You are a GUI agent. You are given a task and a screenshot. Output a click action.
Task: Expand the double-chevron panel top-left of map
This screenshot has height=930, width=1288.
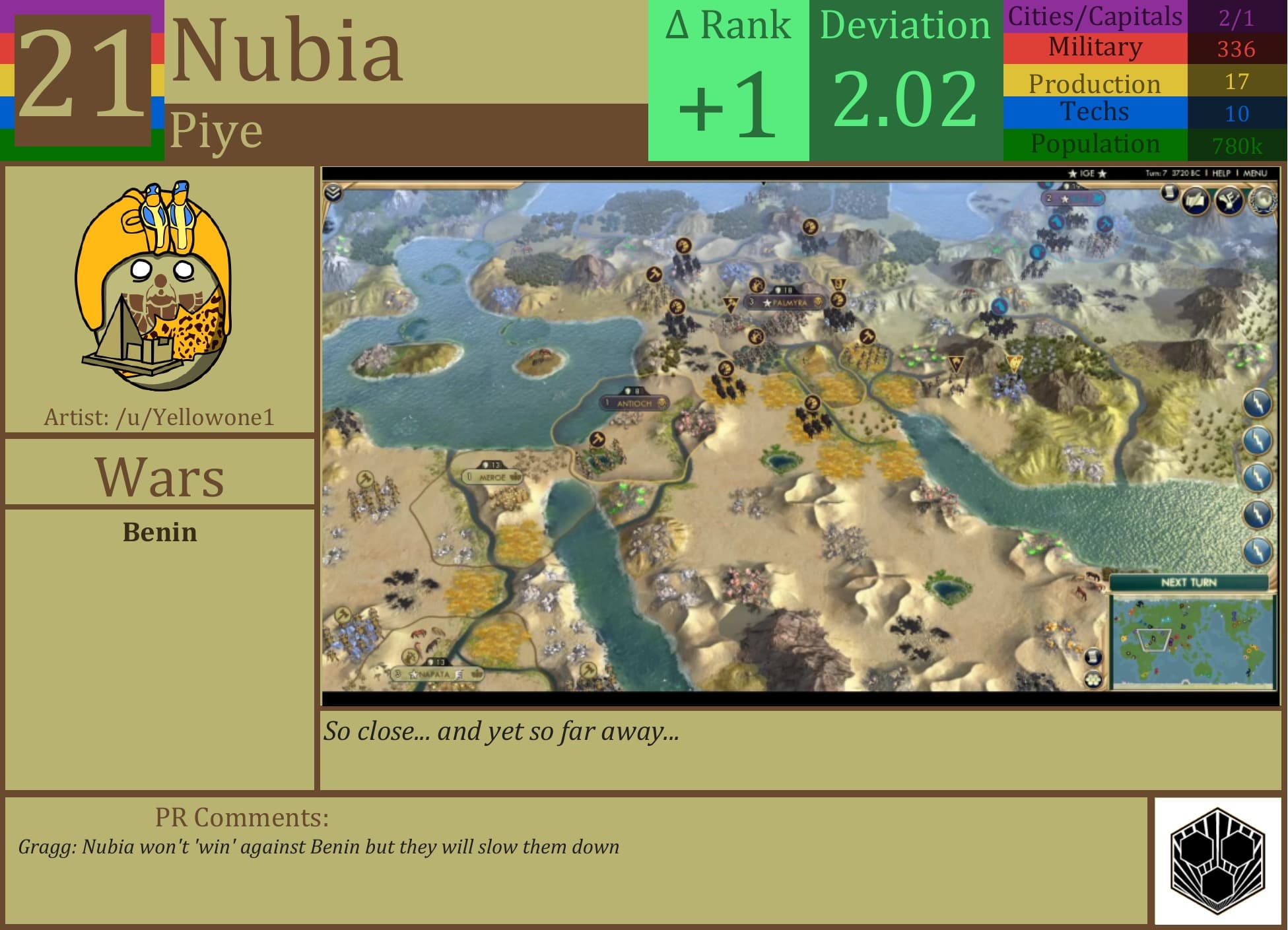point(333,193)
